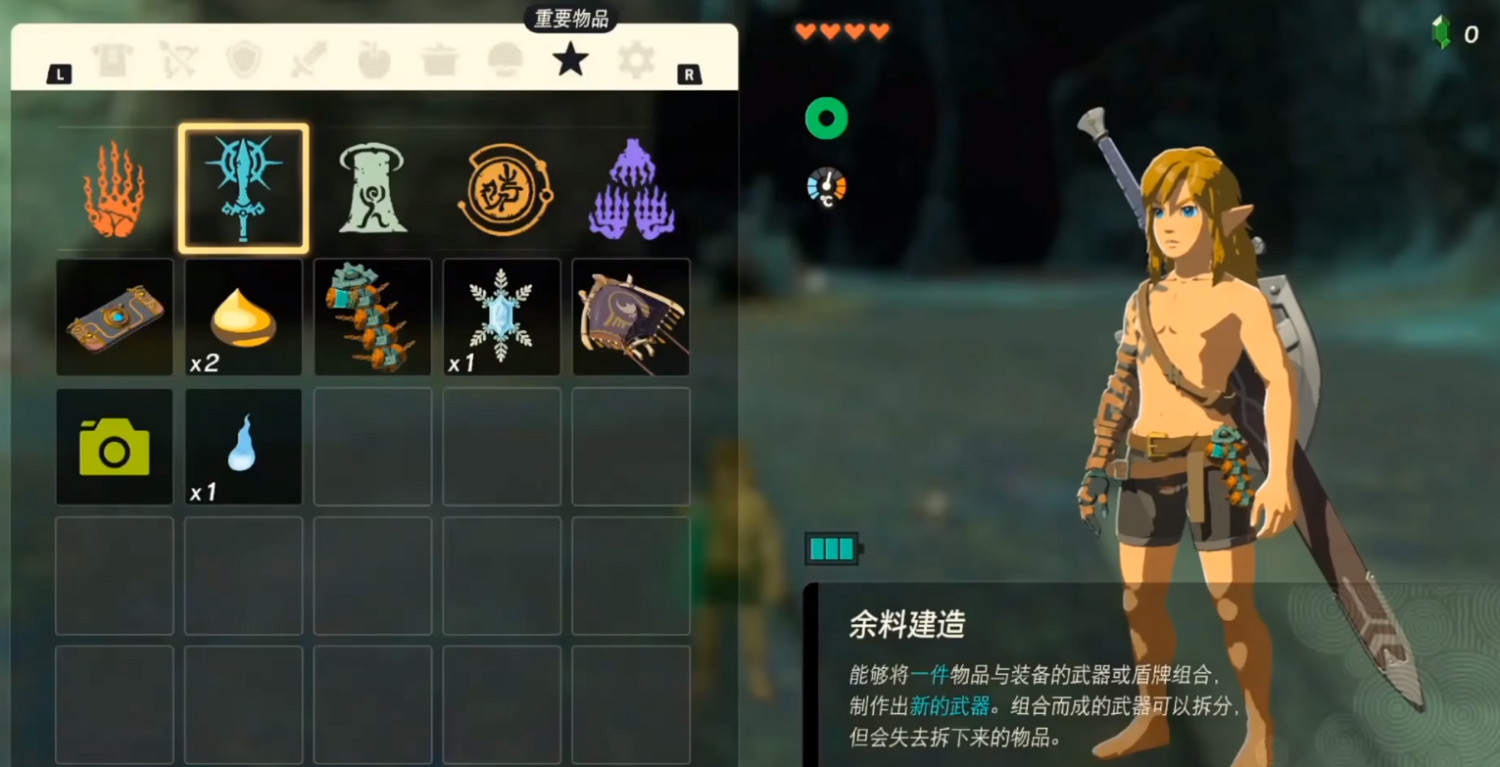Click the temperature gauge indicator
Viewport: 1500px width, 767px height.
[x=827, y=185]
